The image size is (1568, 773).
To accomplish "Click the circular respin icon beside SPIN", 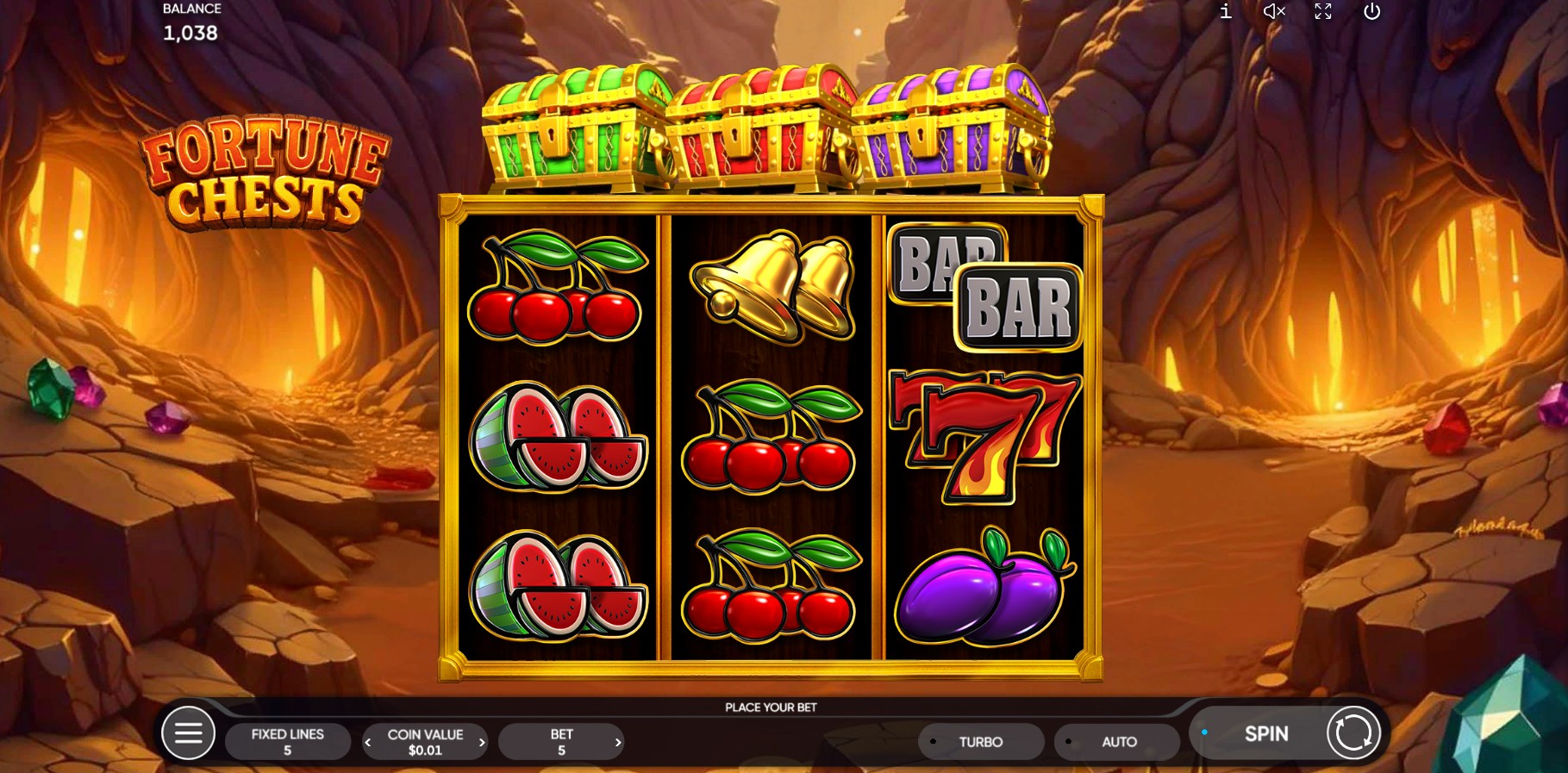I will (1352, 732).
